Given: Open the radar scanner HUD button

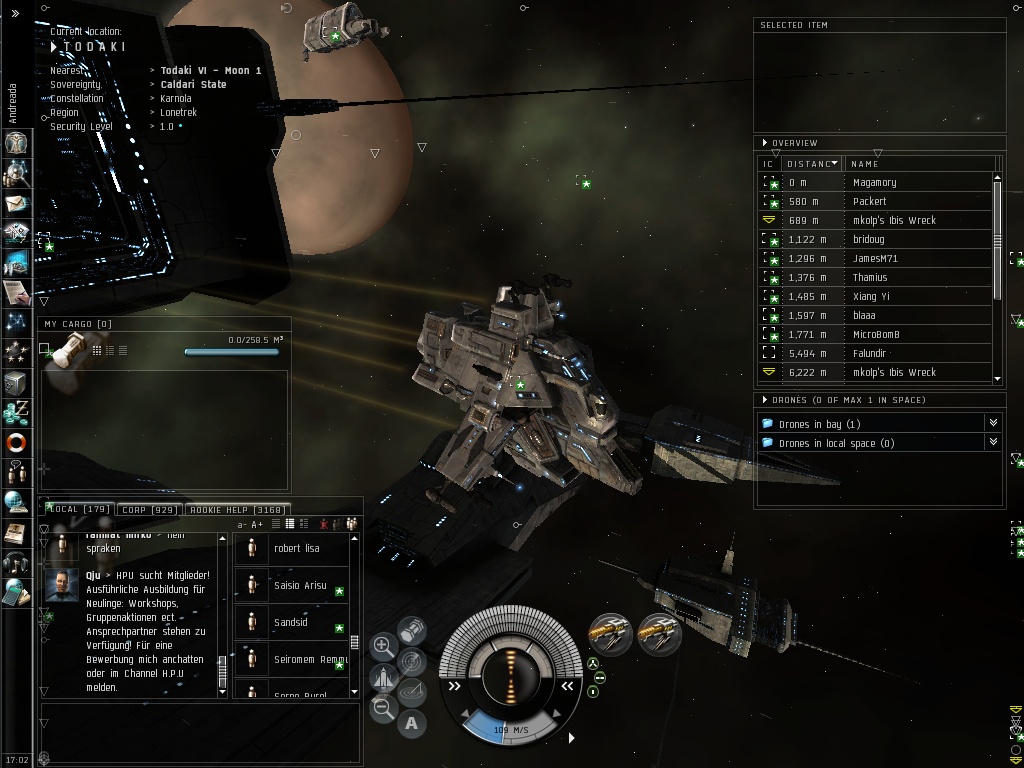Looking at the screenshot, I should [411, 661].
